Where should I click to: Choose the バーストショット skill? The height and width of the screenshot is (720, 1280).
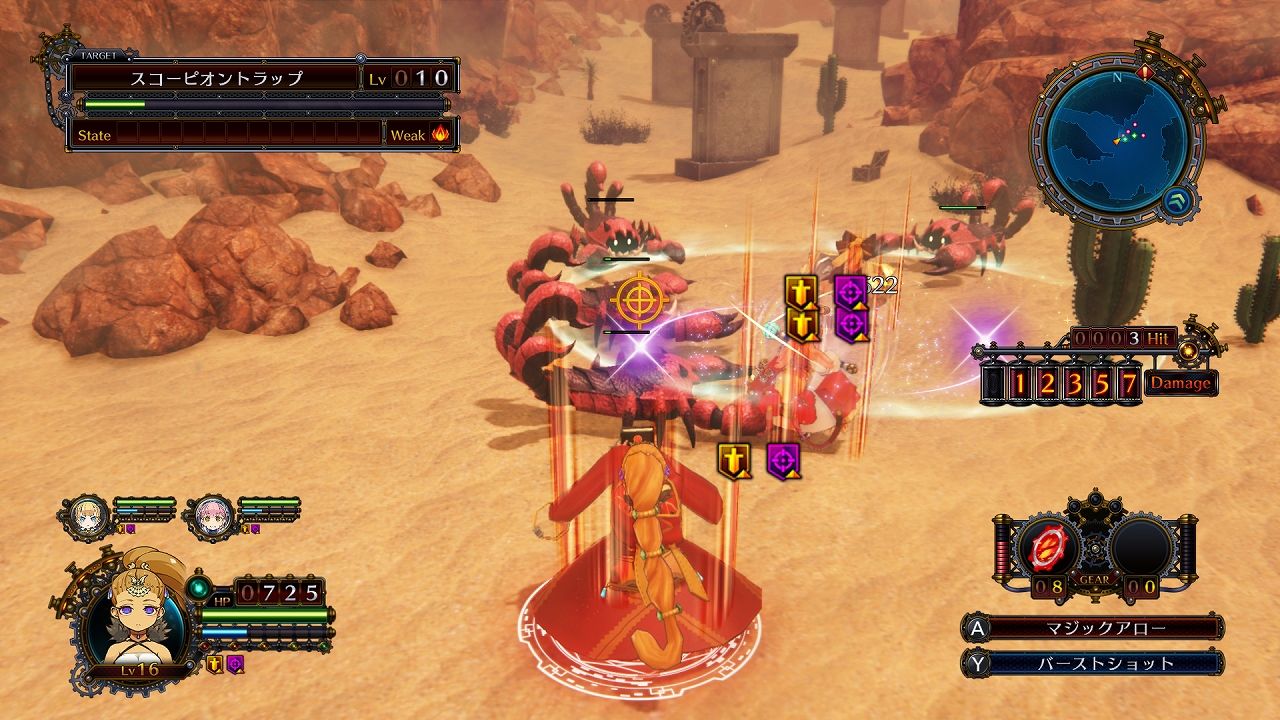[1100, 663]
